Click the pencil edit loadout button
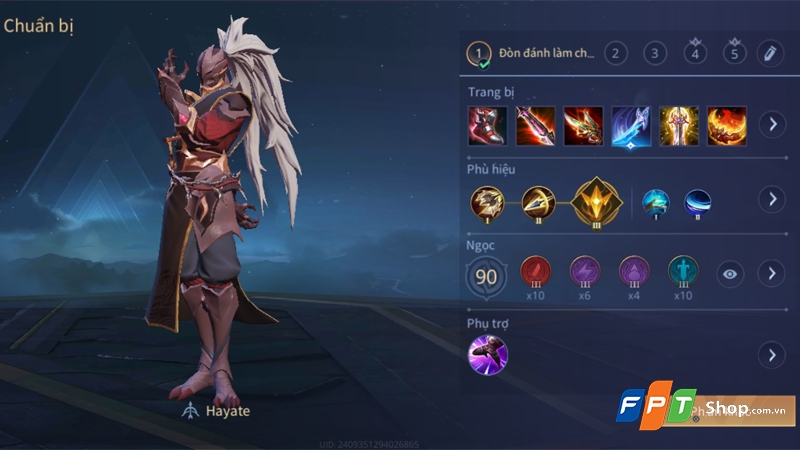This screenshot has height=450, width=800. pyautogui.click(x=769, y=54)
